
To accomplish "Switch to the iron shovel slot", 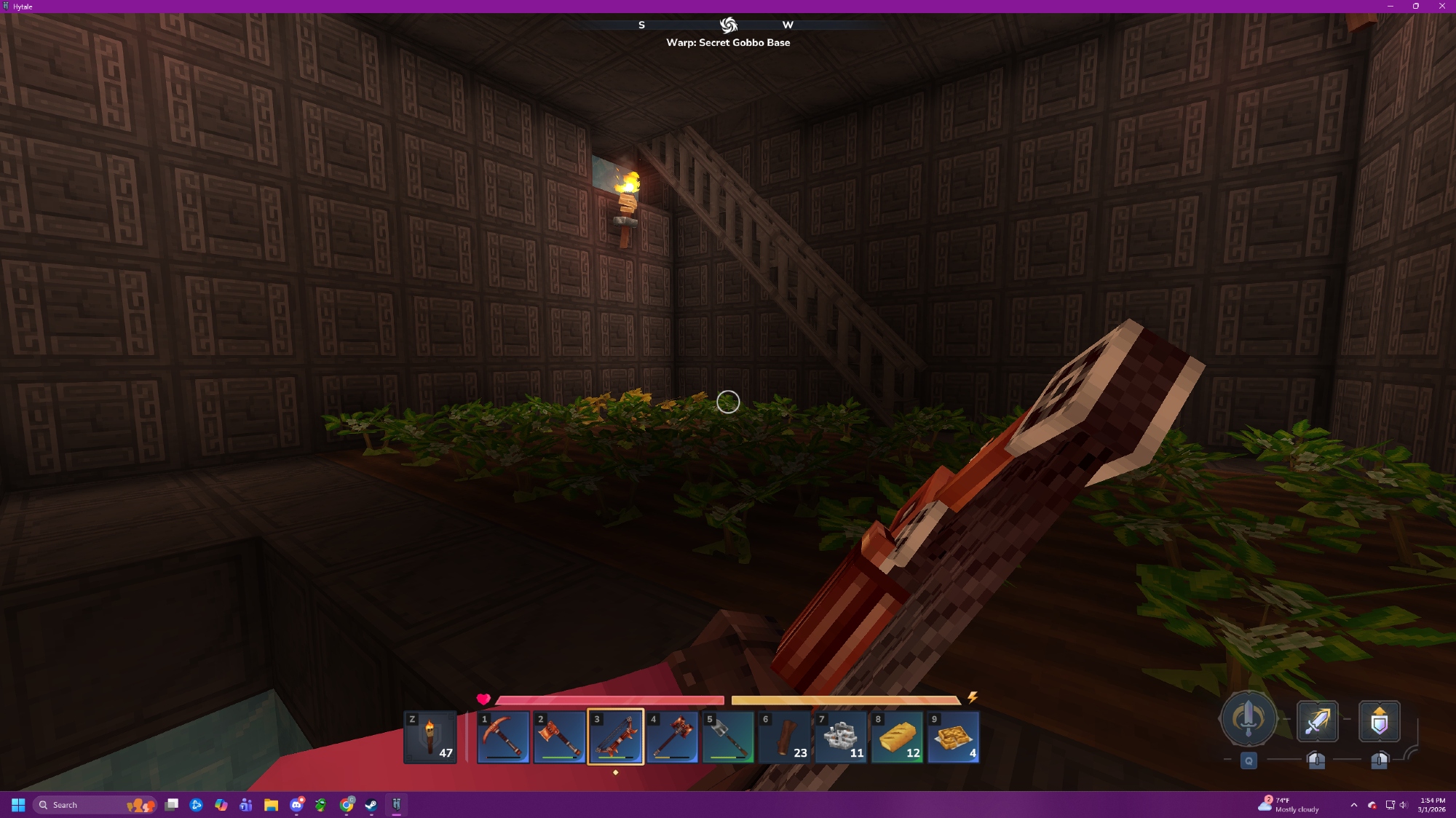I will [728, 736].
